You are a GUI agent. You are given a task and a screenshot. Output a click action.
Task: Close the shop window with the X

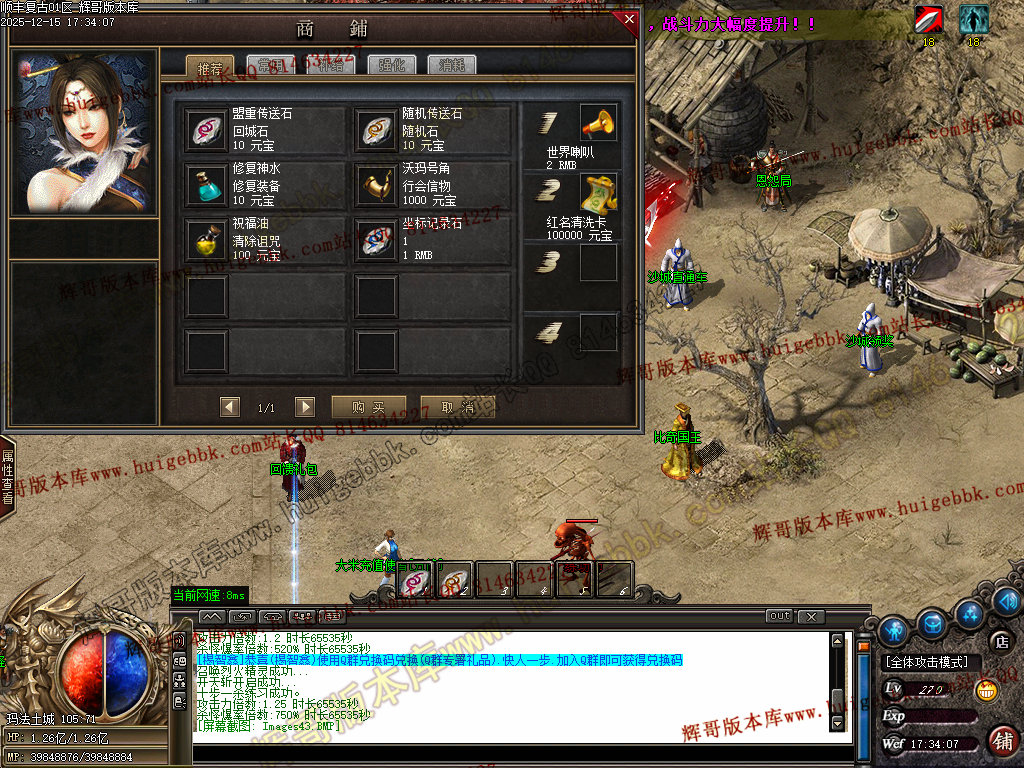tap(628, 19)
